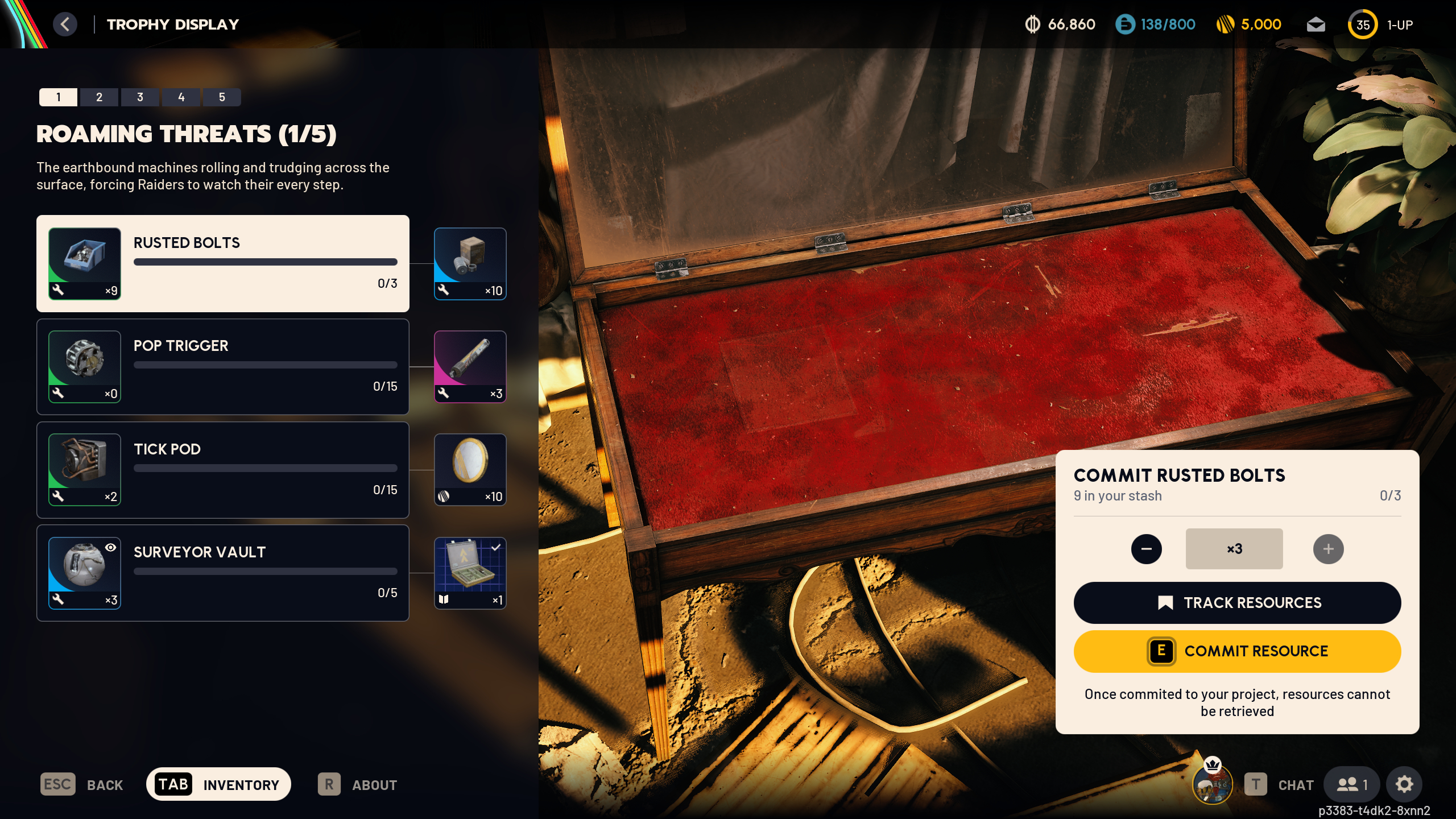The image size is (1456, 819).
Task: Select the Rusted Bolts bin thumbnail icon
Action: point(84,263)
